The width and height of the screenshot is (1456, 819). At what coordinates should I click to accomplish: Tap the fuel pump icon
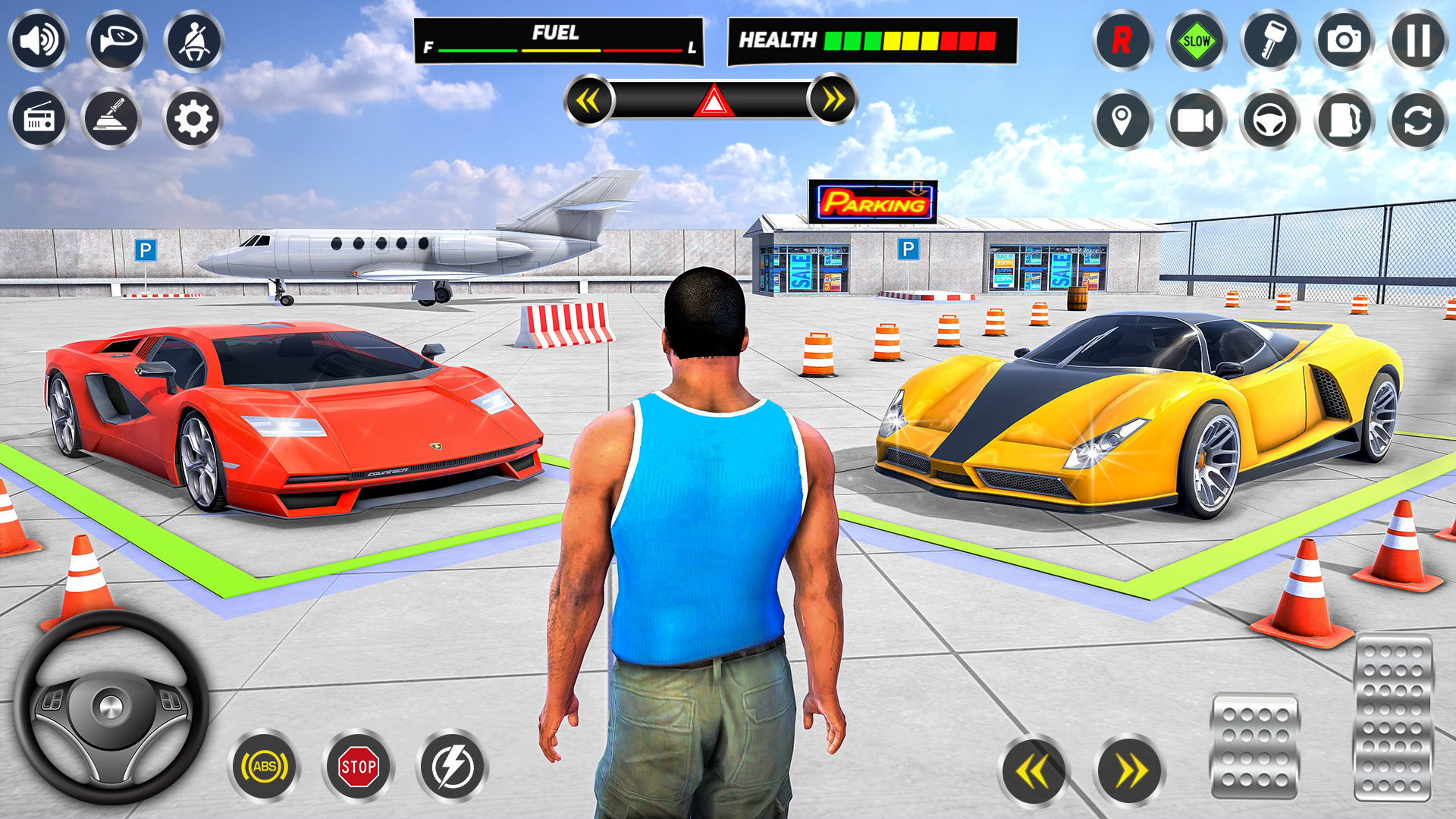[x=1346, y=120]
